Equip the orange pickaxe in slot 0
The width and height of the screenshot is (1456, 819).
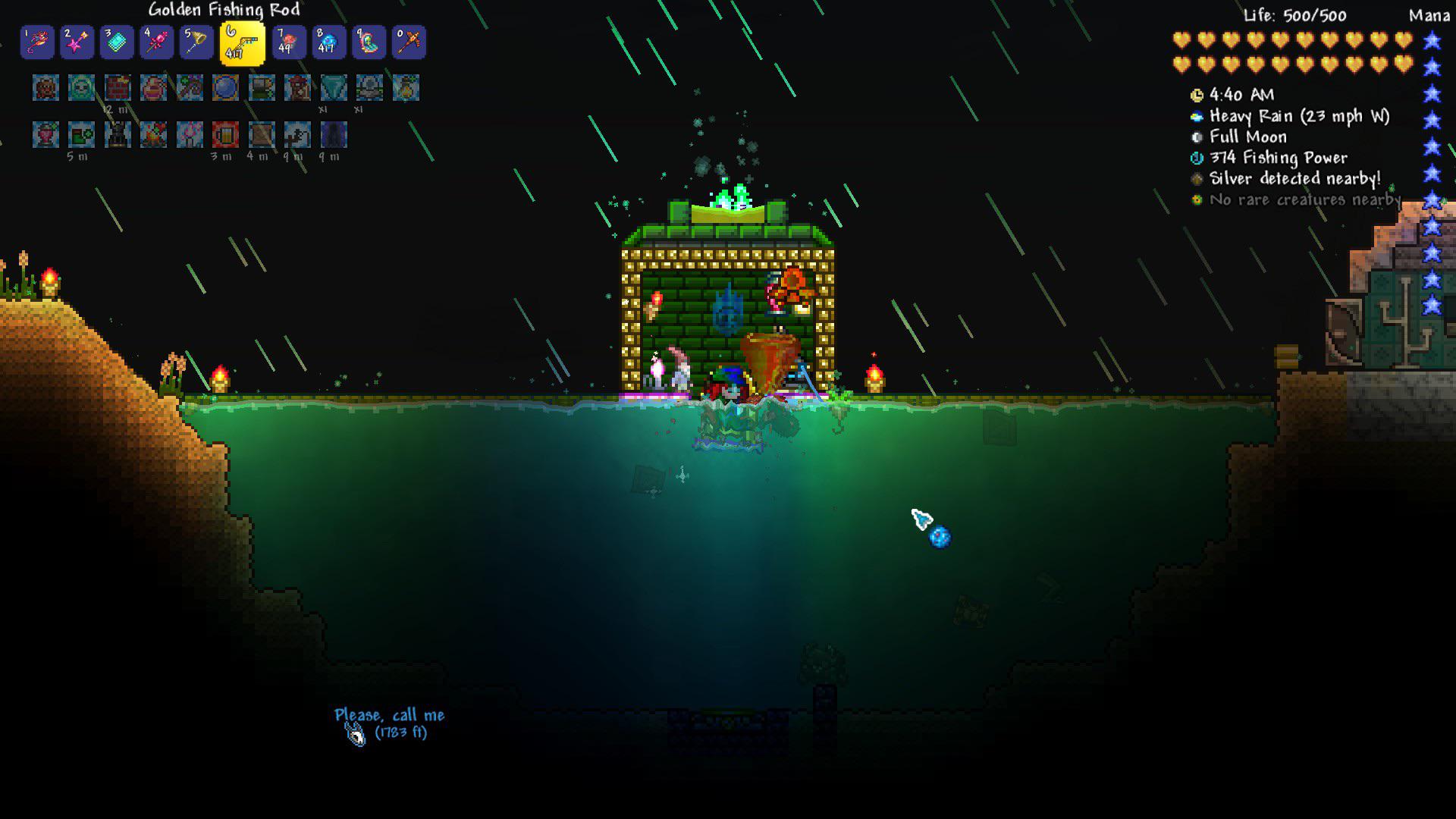(409, 42)
